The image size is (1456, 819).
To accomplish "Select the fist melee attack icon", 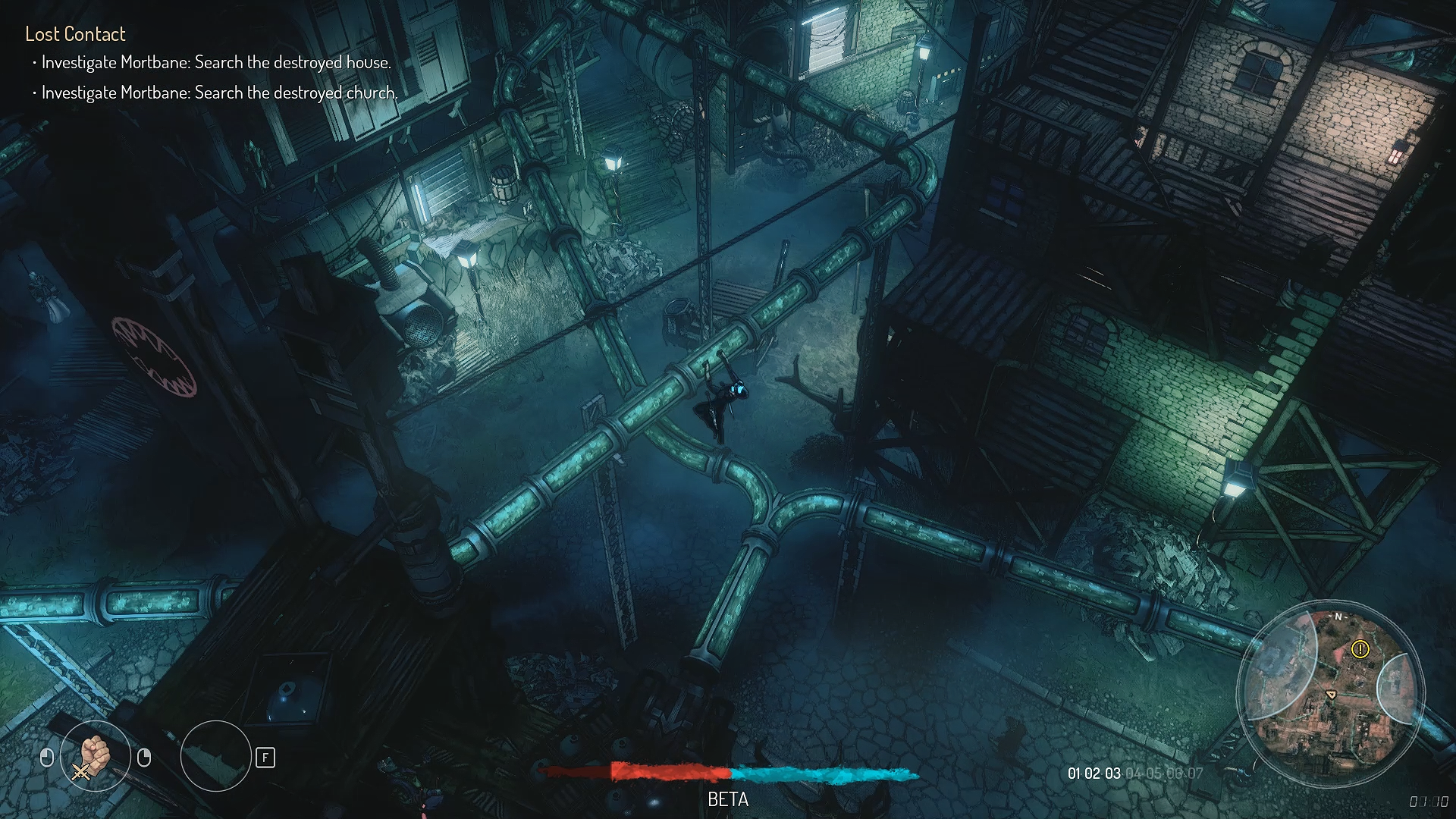I will 96,756.
